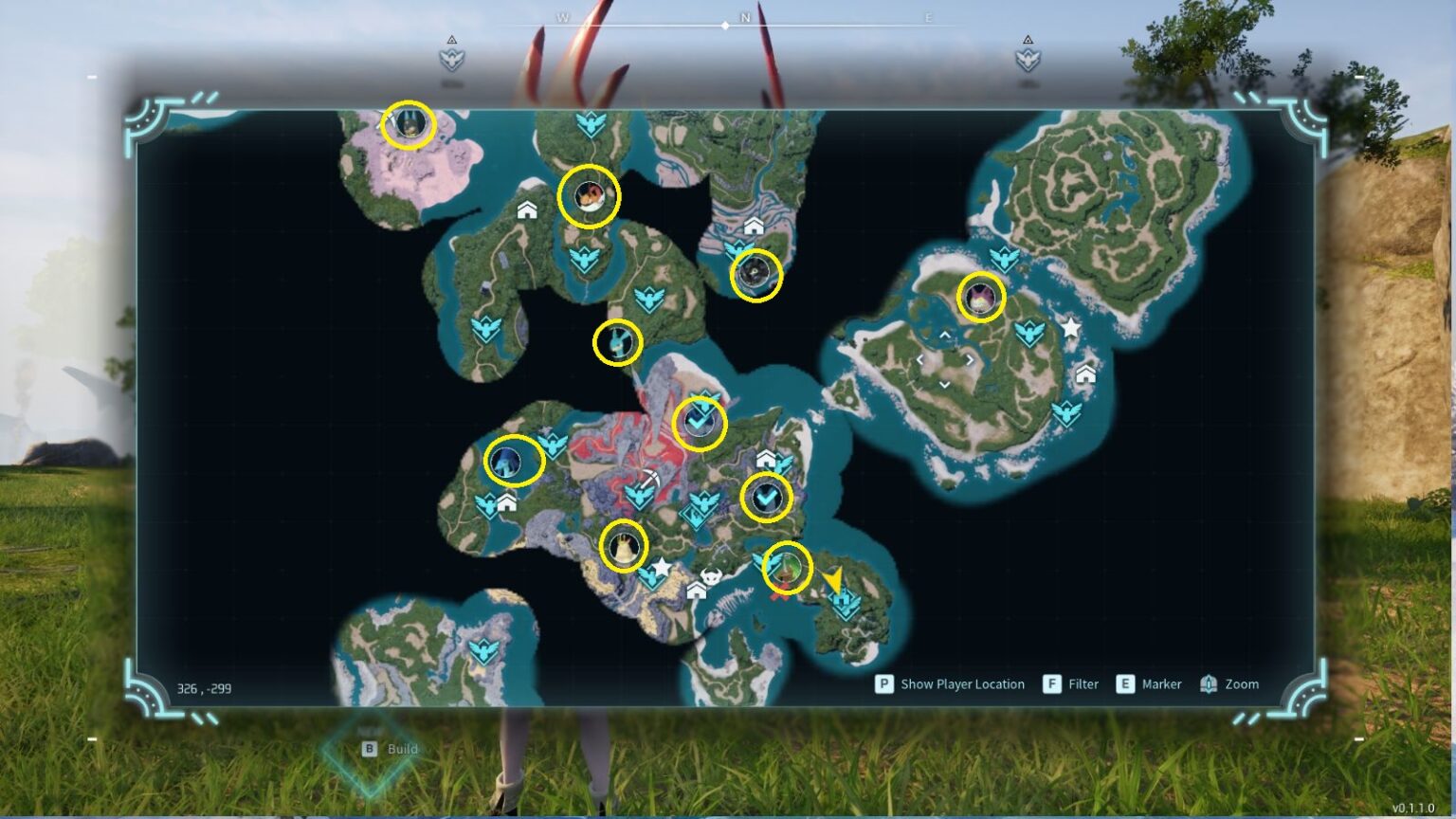This screenshot has height=819, width=1456.
Task: Click the house icon near the fox boss
Action: tap(527, 209)
